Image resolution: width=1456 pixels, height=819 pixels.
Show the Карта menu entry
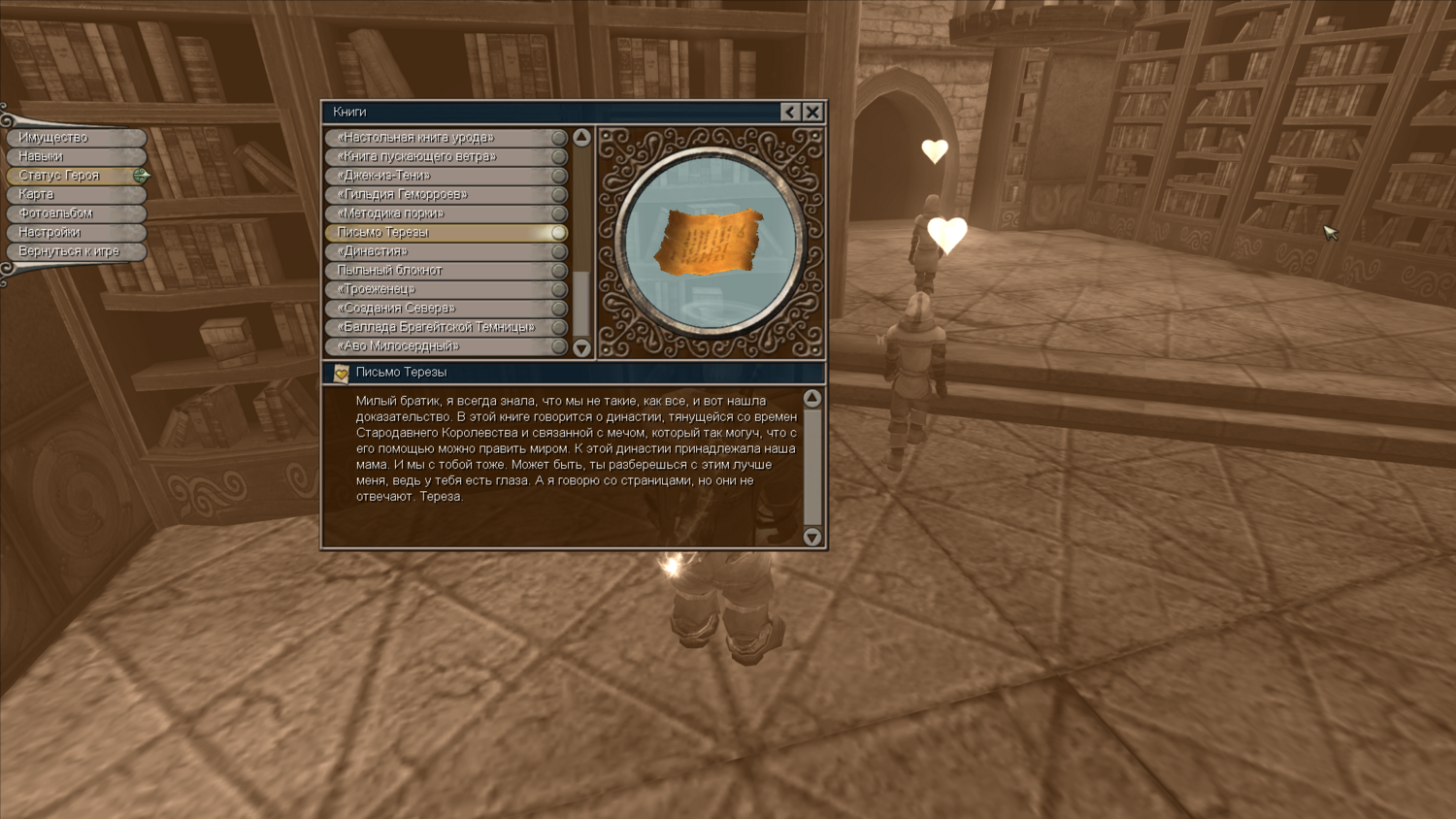click(x=74, y=194)
